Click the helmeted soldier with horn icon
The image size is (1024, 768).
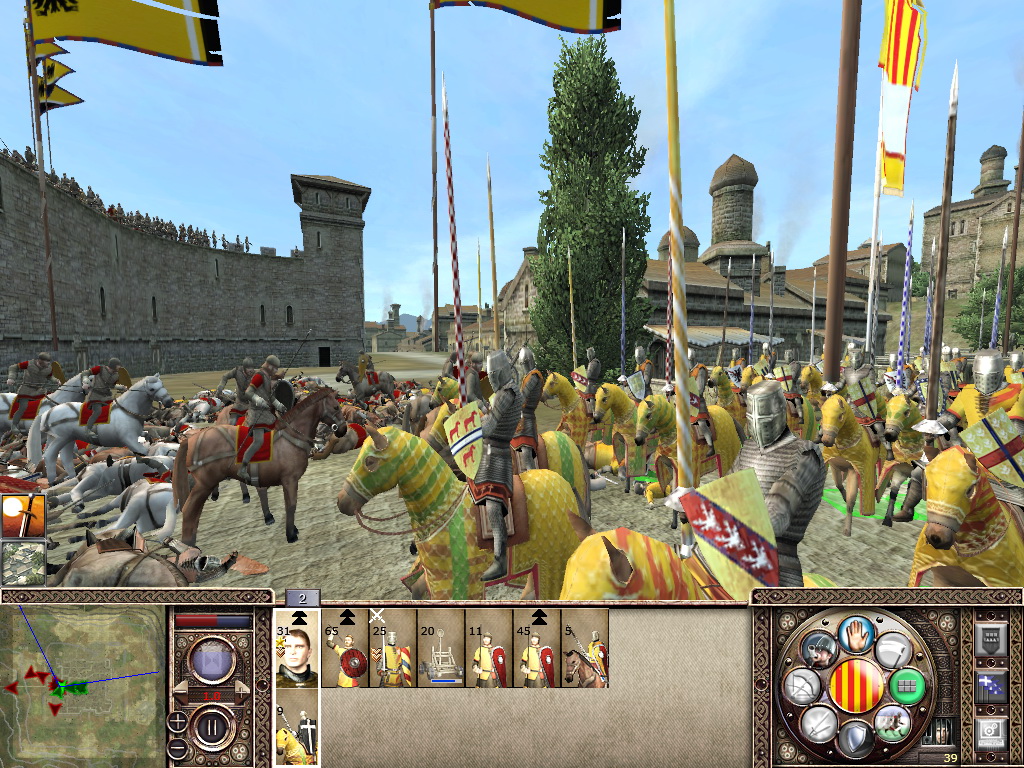pyautogui.click(x=819, y=650)
